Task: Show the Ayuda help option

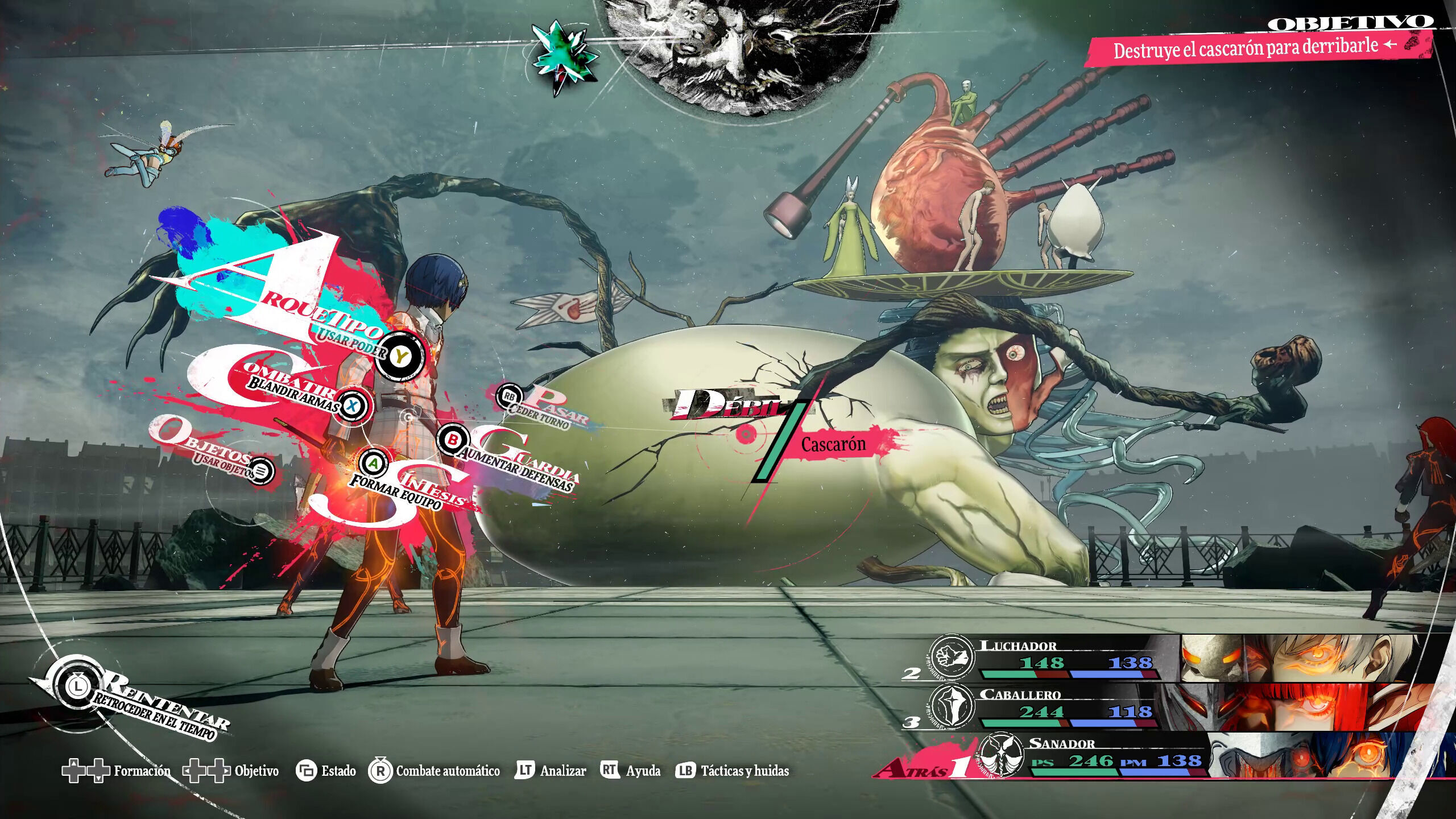Action: tap(630, 771)
